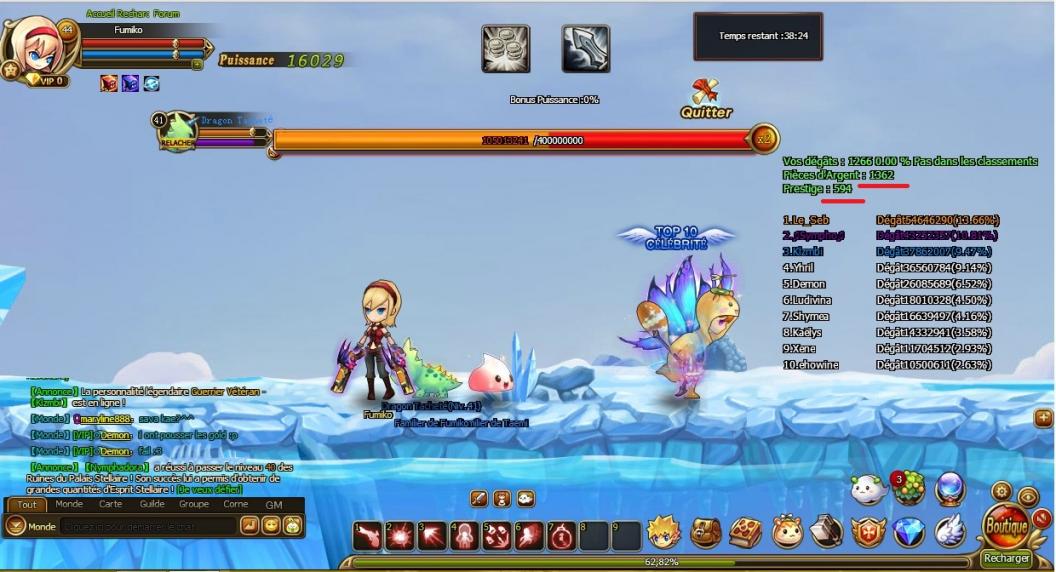Show the Carte chat tab
This screenshot has width=1056, height=572.
110,504
